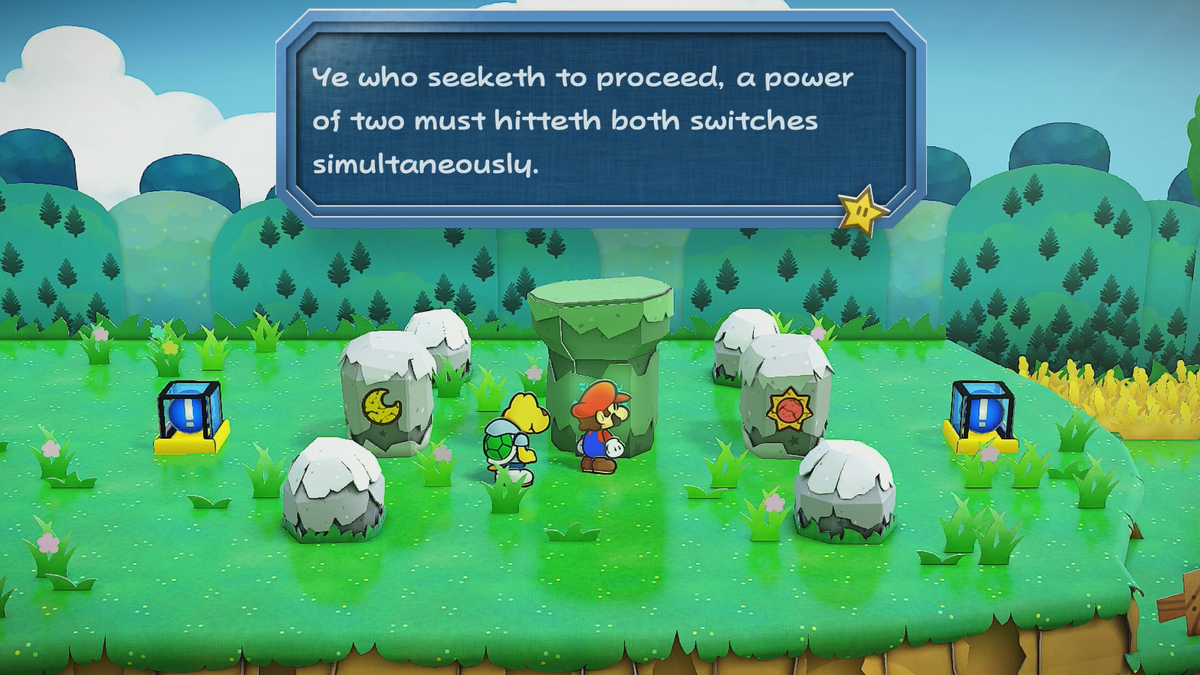This screenshot has width=1200, height=675.
Task: Click the stone tablet message box
Action: tap(599, 118)
